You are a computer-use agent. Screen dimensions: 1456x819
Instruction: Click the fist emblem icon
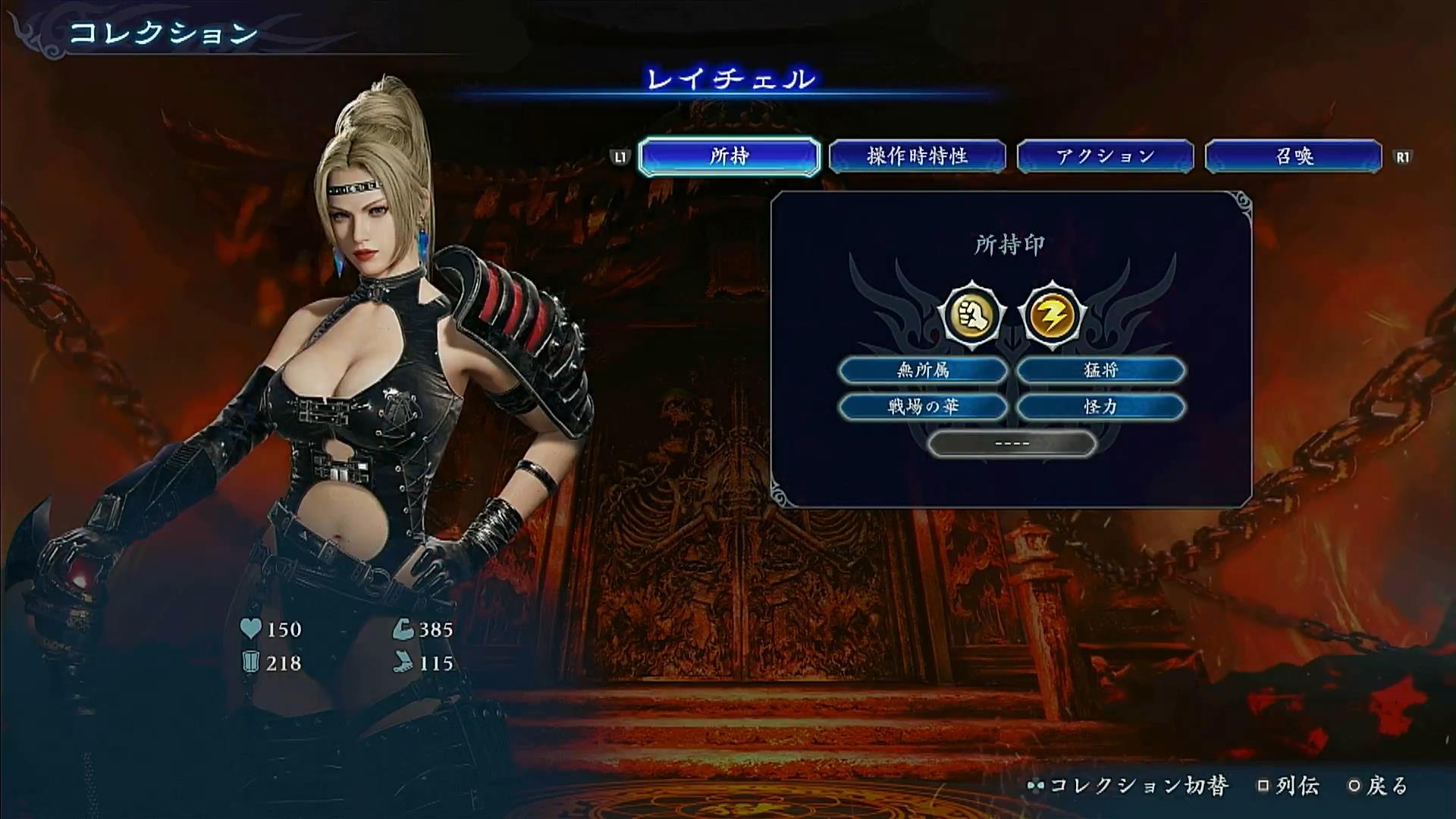click(971, 314)
